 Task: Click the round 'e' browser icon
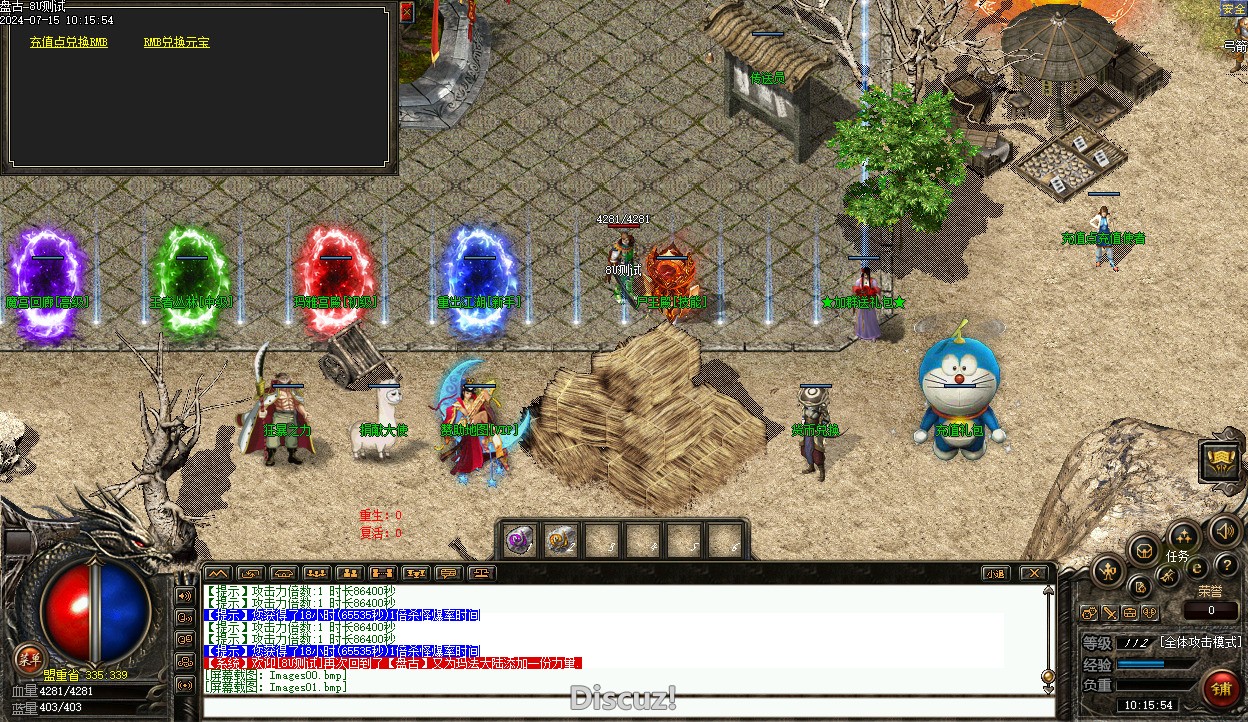coord(1196,568)
